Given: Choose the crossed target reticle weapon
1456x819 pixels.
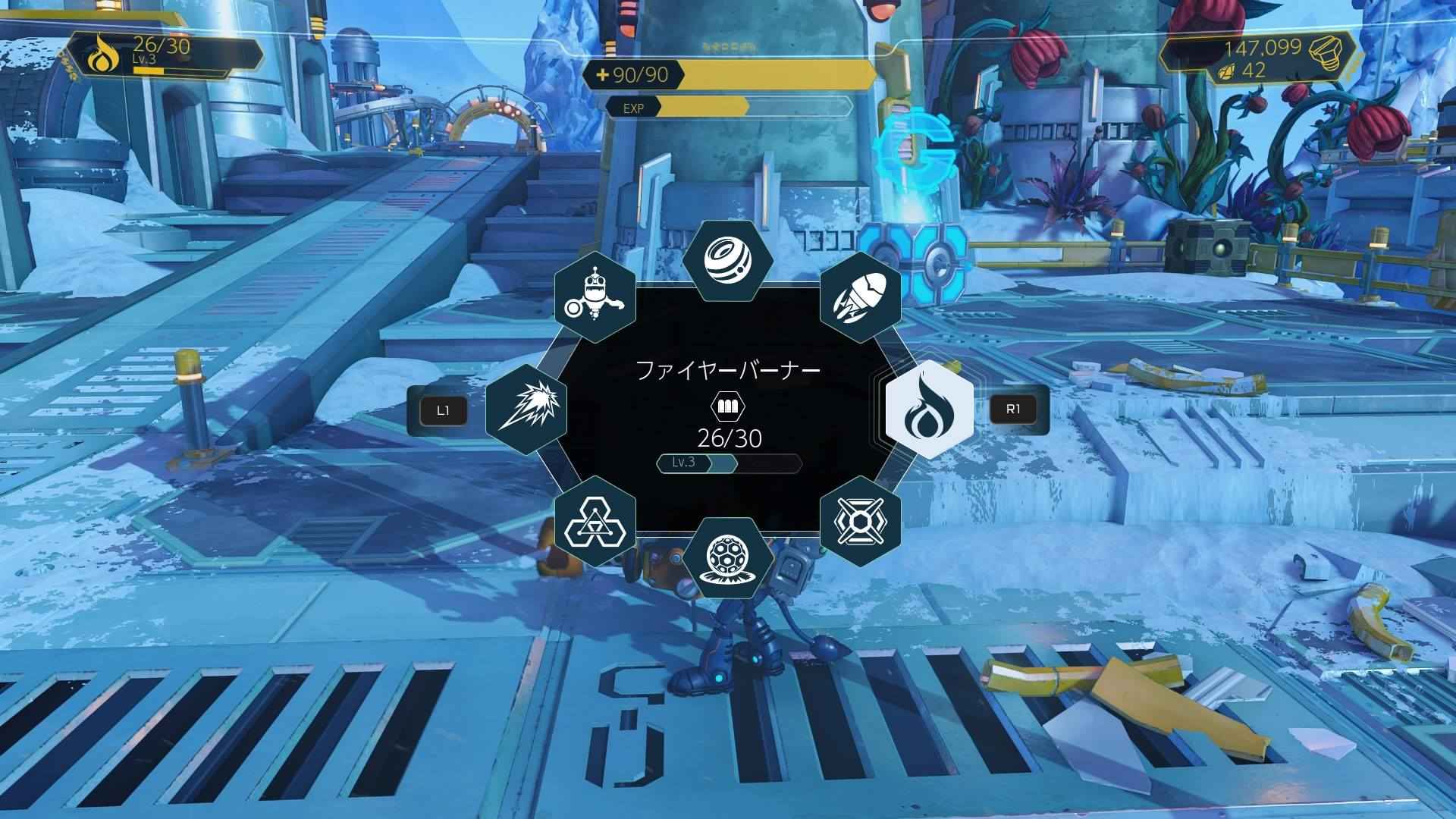Looking at the screenshot, I should pos(860,520).
